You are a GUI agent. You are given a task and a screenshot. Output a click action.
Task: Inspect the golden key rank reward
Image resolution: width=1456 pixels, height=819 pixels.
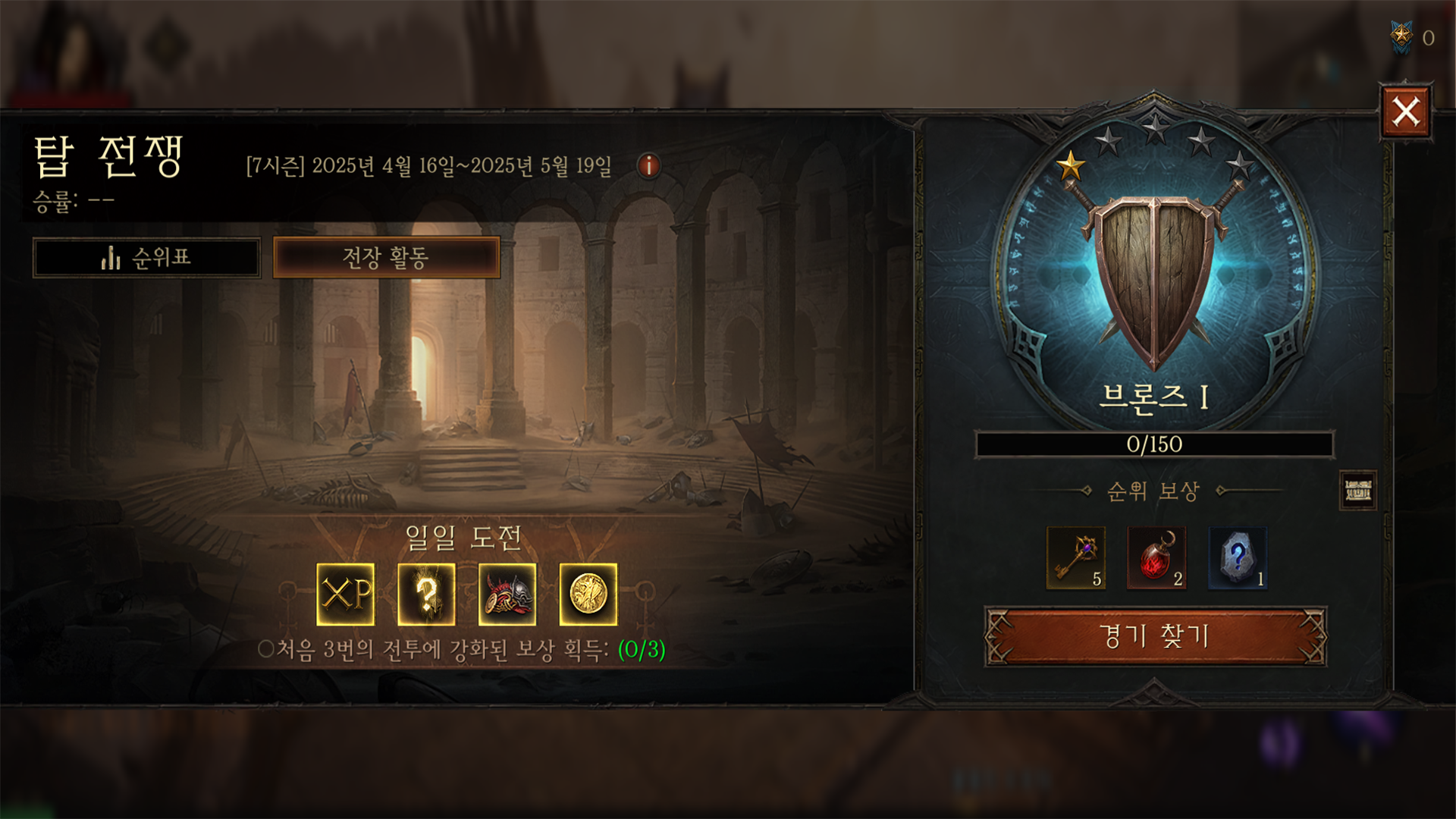coord(1075,558)
